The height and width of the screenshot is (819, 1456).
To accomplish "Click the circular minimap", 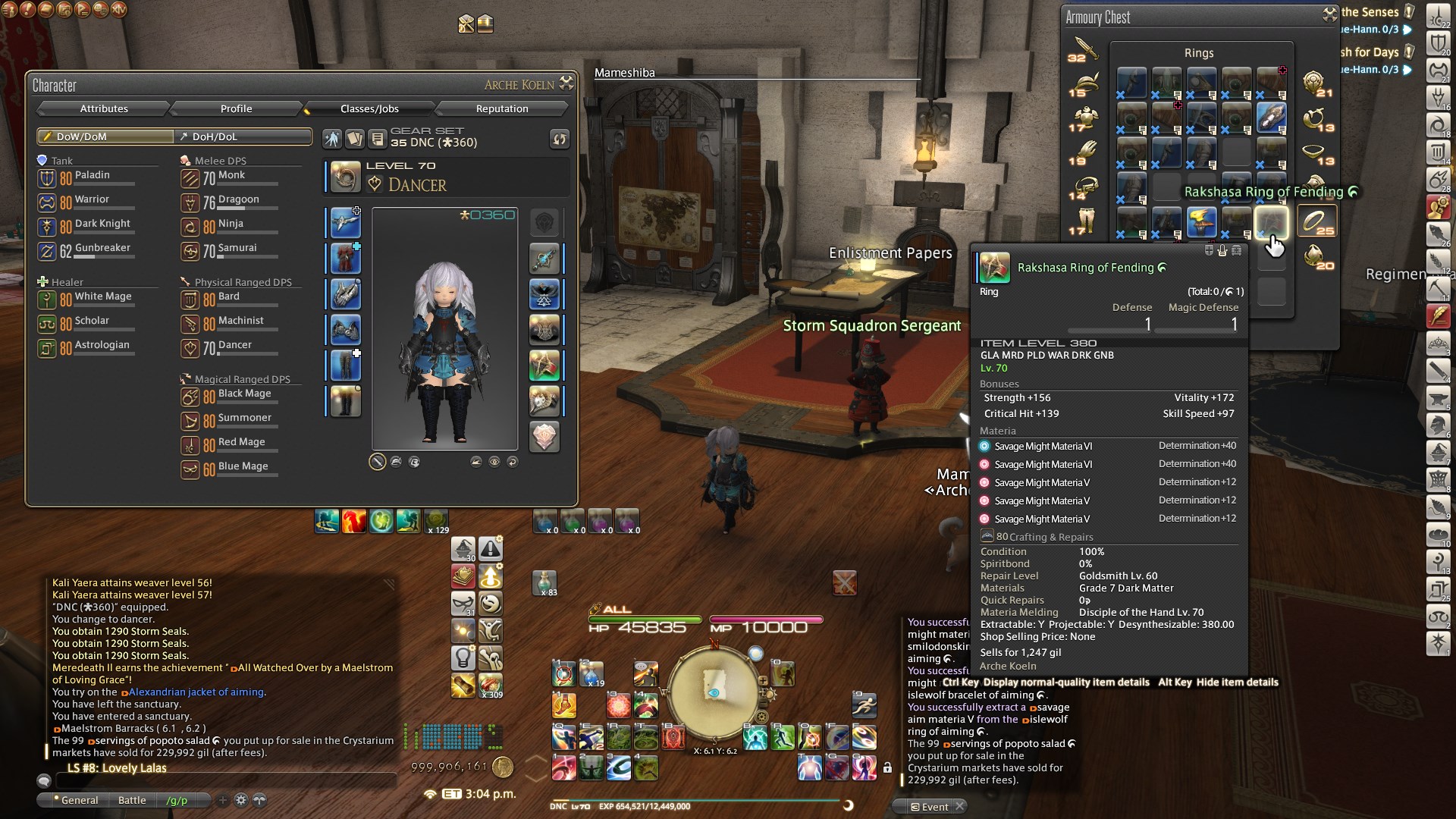I will tap(713, 689).
